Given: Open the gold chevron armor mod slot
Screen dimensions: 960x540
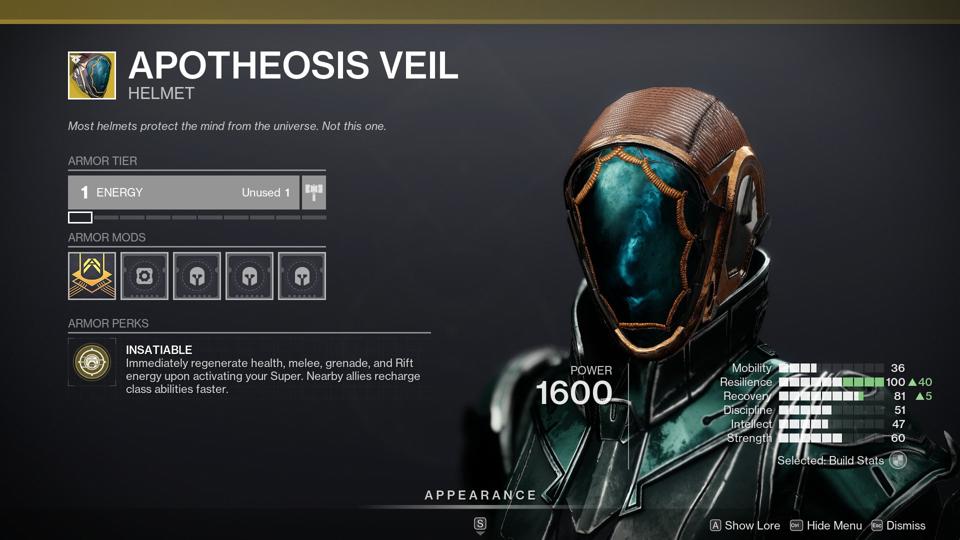Looking at the screenshot, I should 92,275.
